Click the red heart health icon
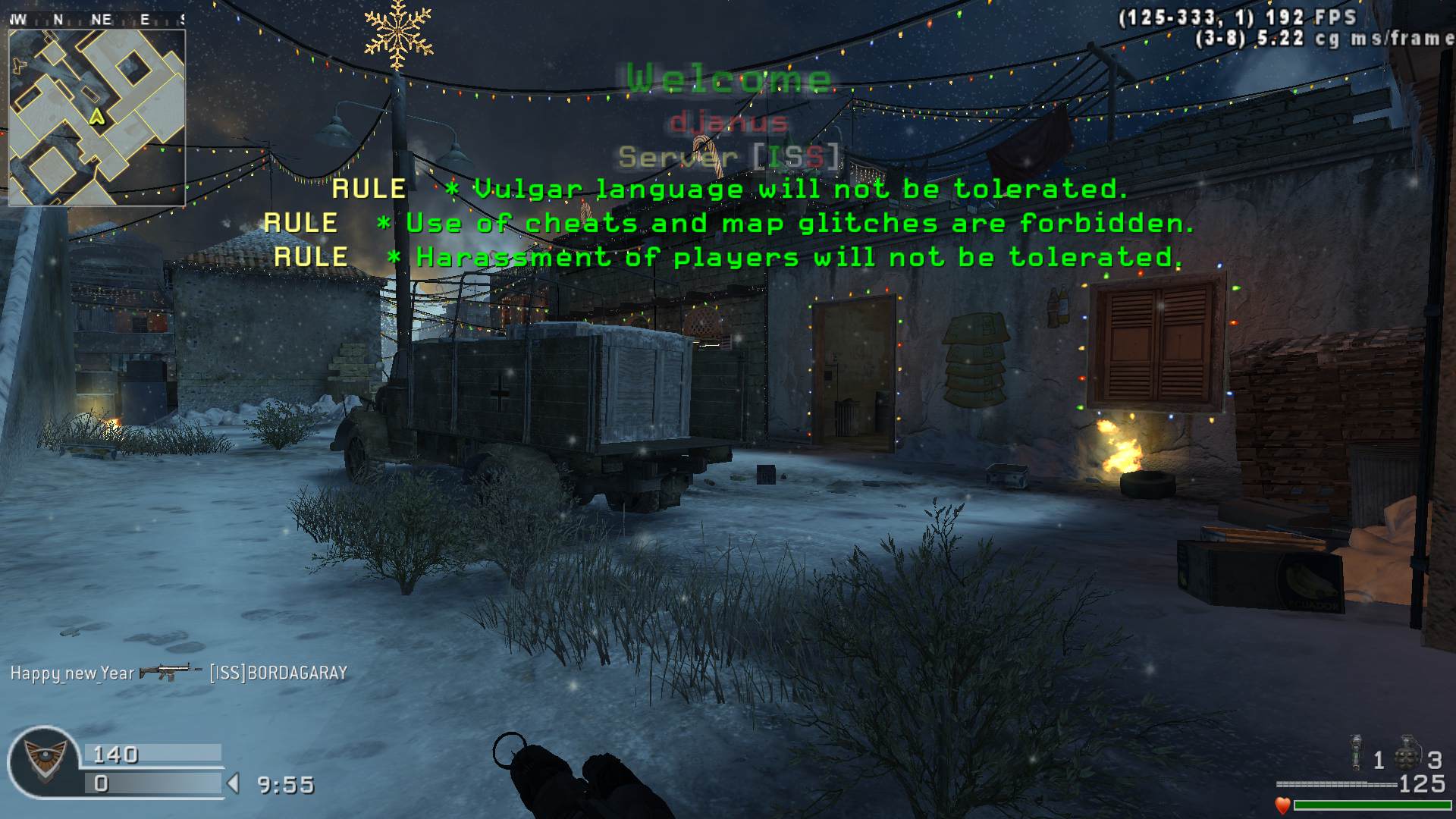1456x819 pixels. coord(1282,805)
